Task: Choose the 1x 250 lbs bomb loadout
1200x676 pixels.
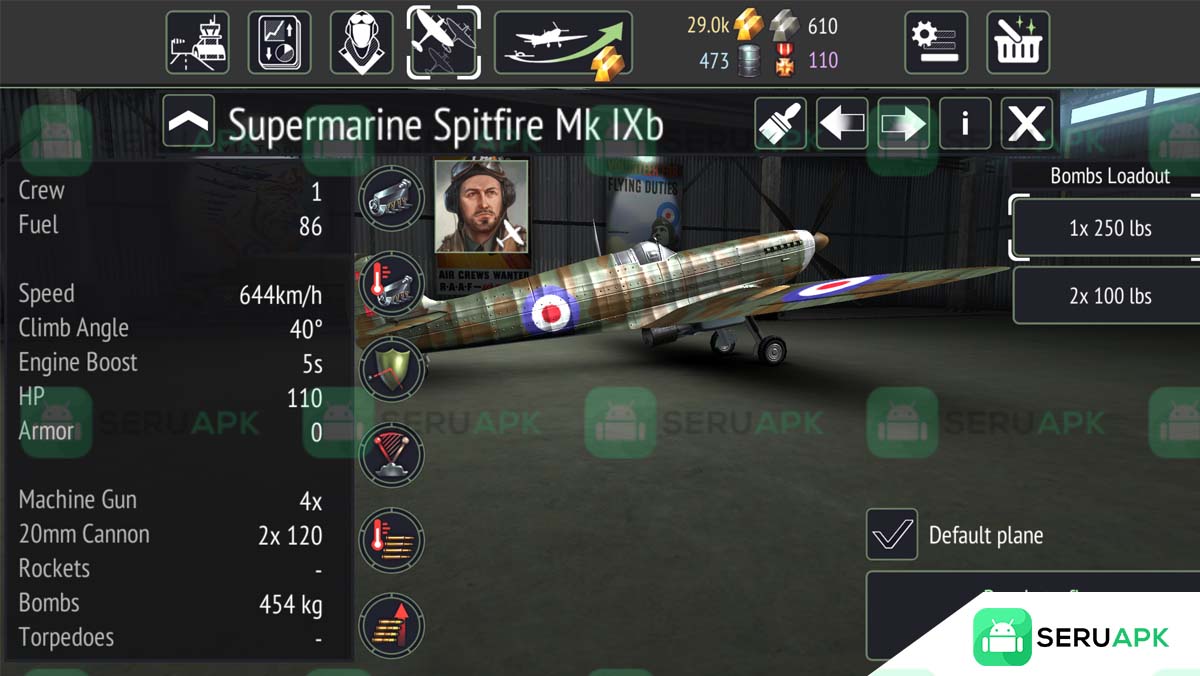Action: click(x=1109, y=228)
